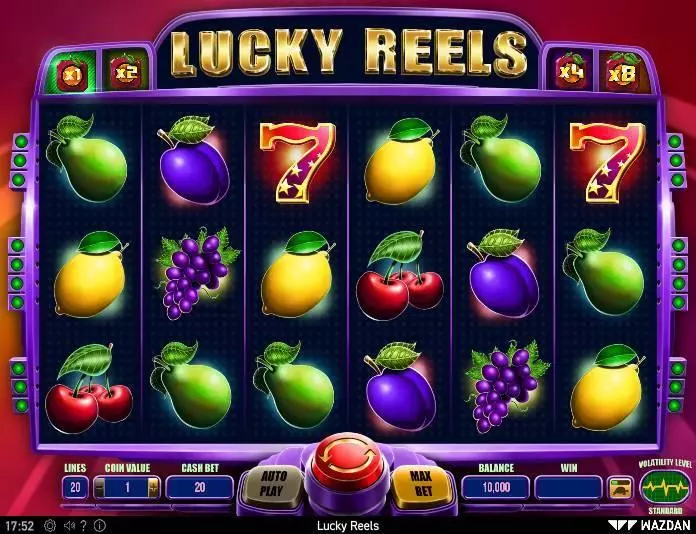Open the settings gear icon
Screen dimensions: 696x534
(48, 525)
